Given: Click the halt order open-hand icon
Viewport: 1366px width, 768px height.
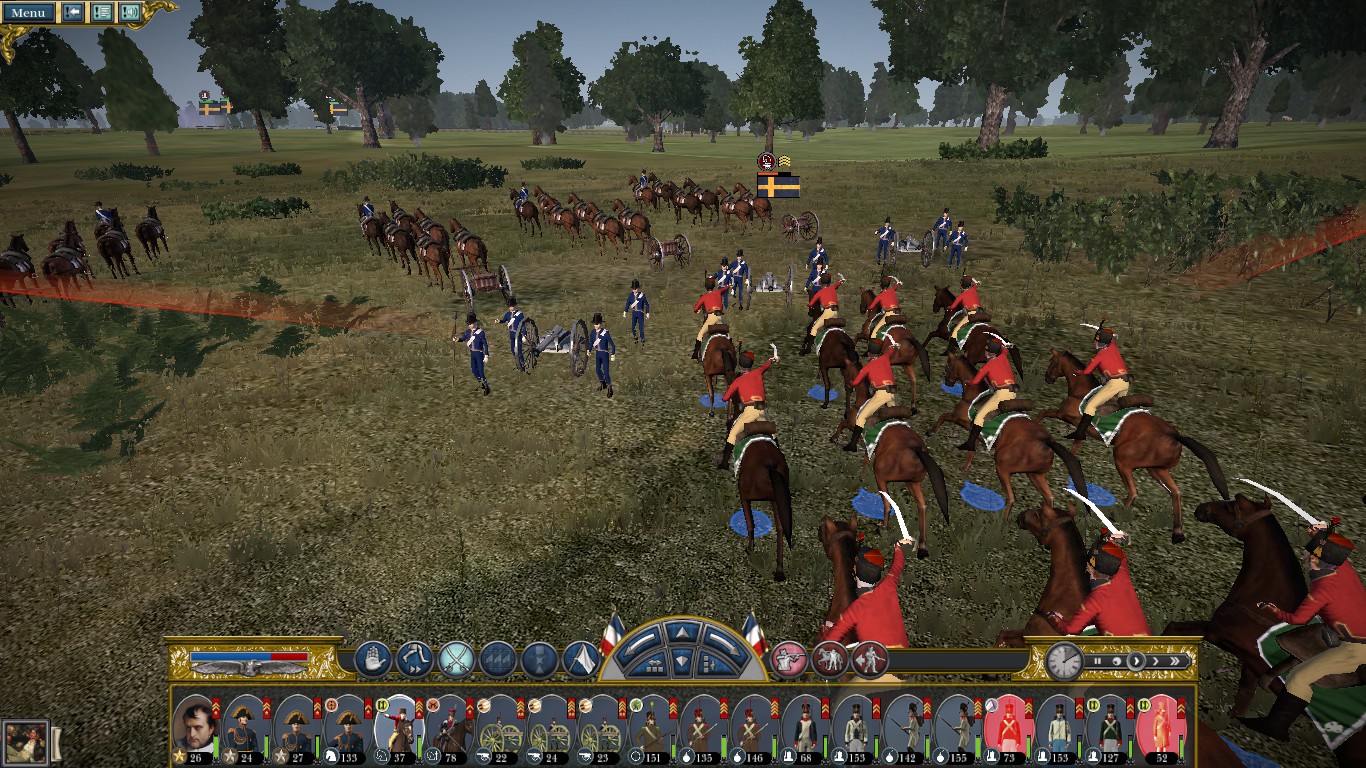Looking at the screenshot, I should (372, 660).
